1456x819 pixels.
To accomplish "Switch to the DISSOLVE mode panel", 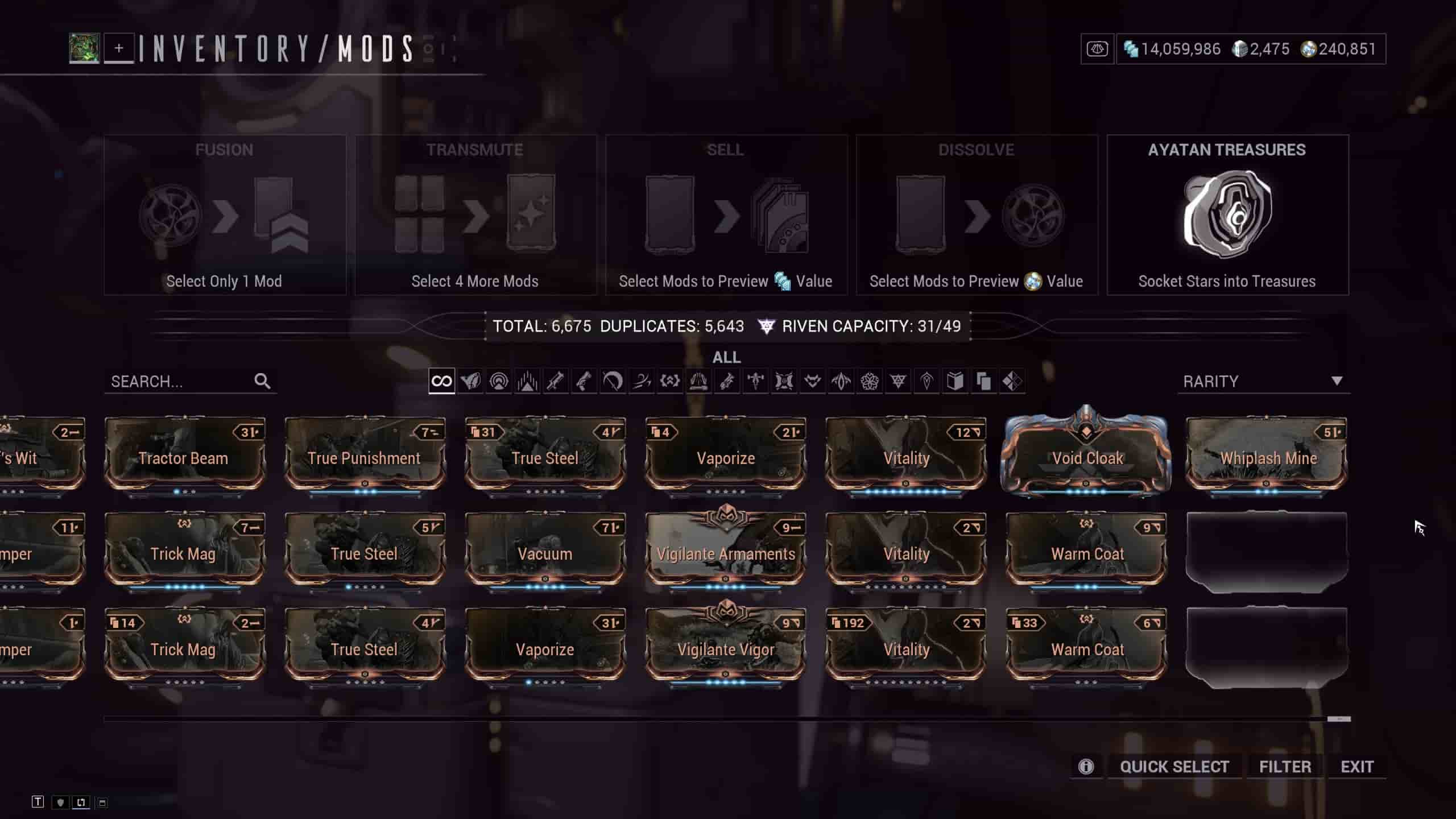I will 977,216.
